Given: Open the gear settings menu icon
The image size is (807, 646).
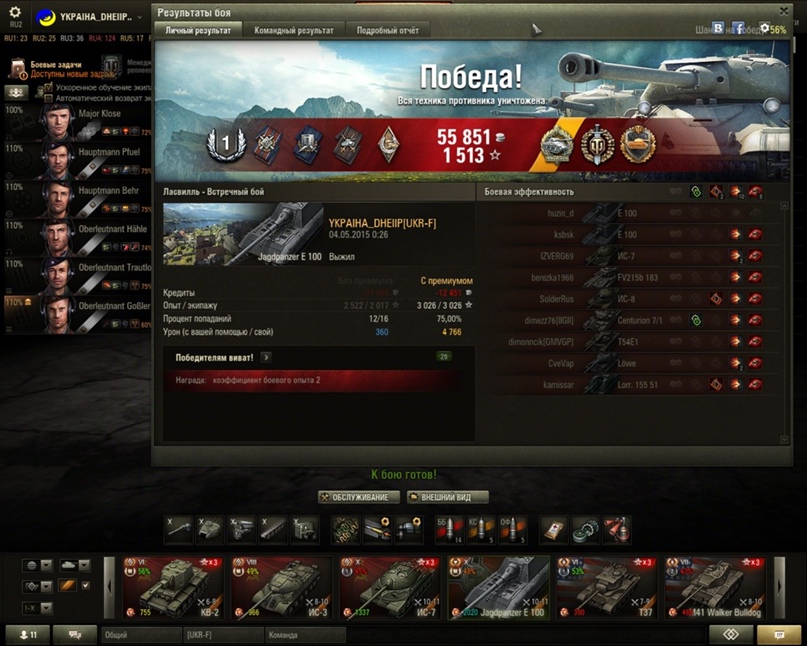Looking at the screenshot, I should 15,12.
